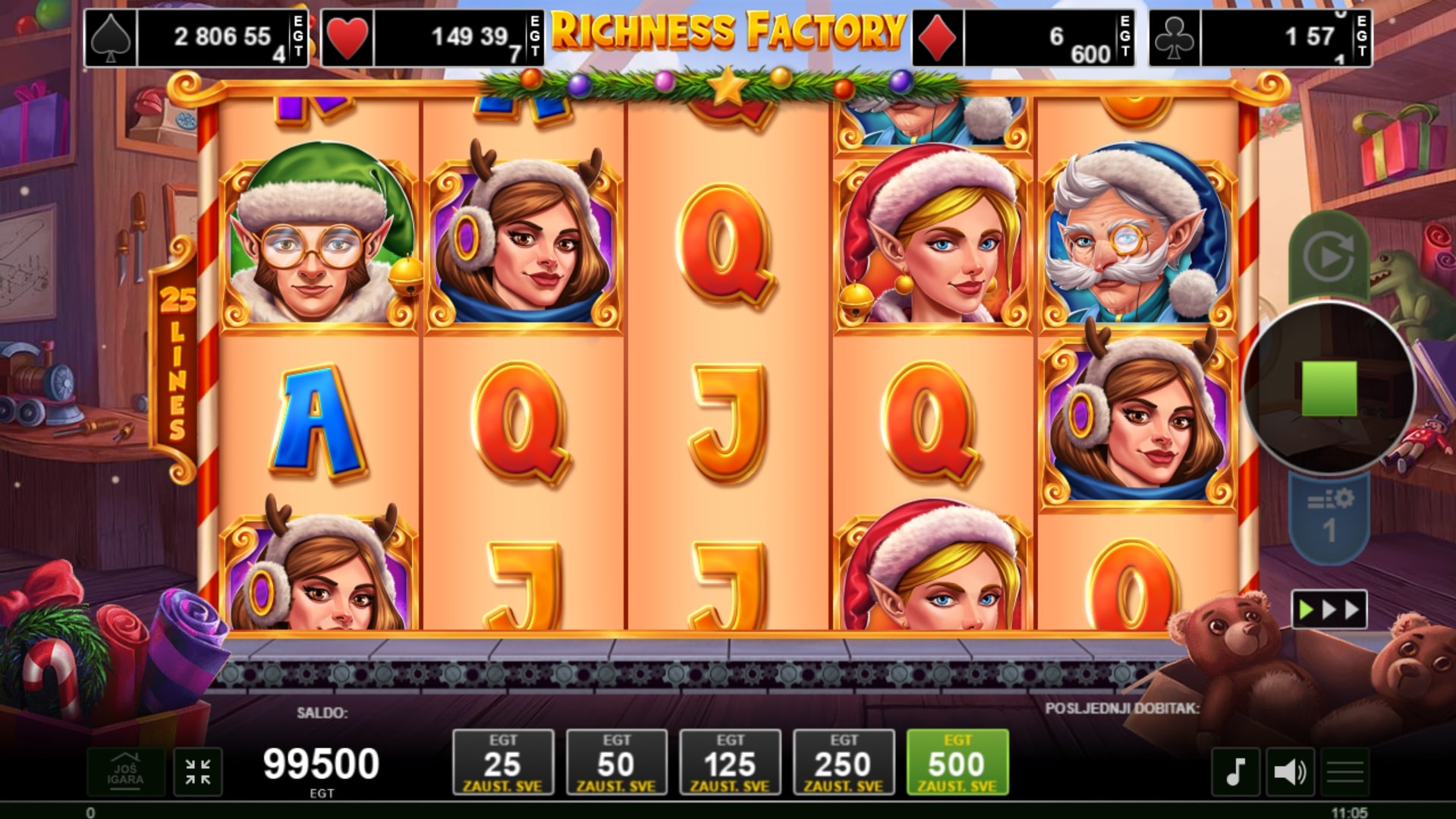Toggle sound with the speaker icon
1456x819 pixels.
point(1290,772)
